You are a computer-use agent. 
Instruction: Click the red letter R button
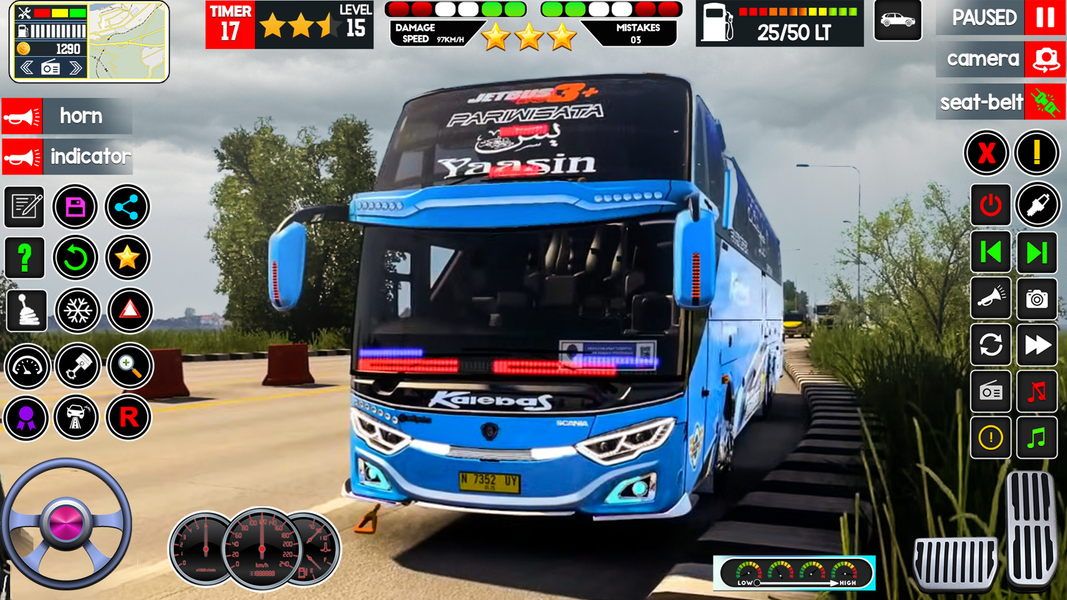point(128,418)
